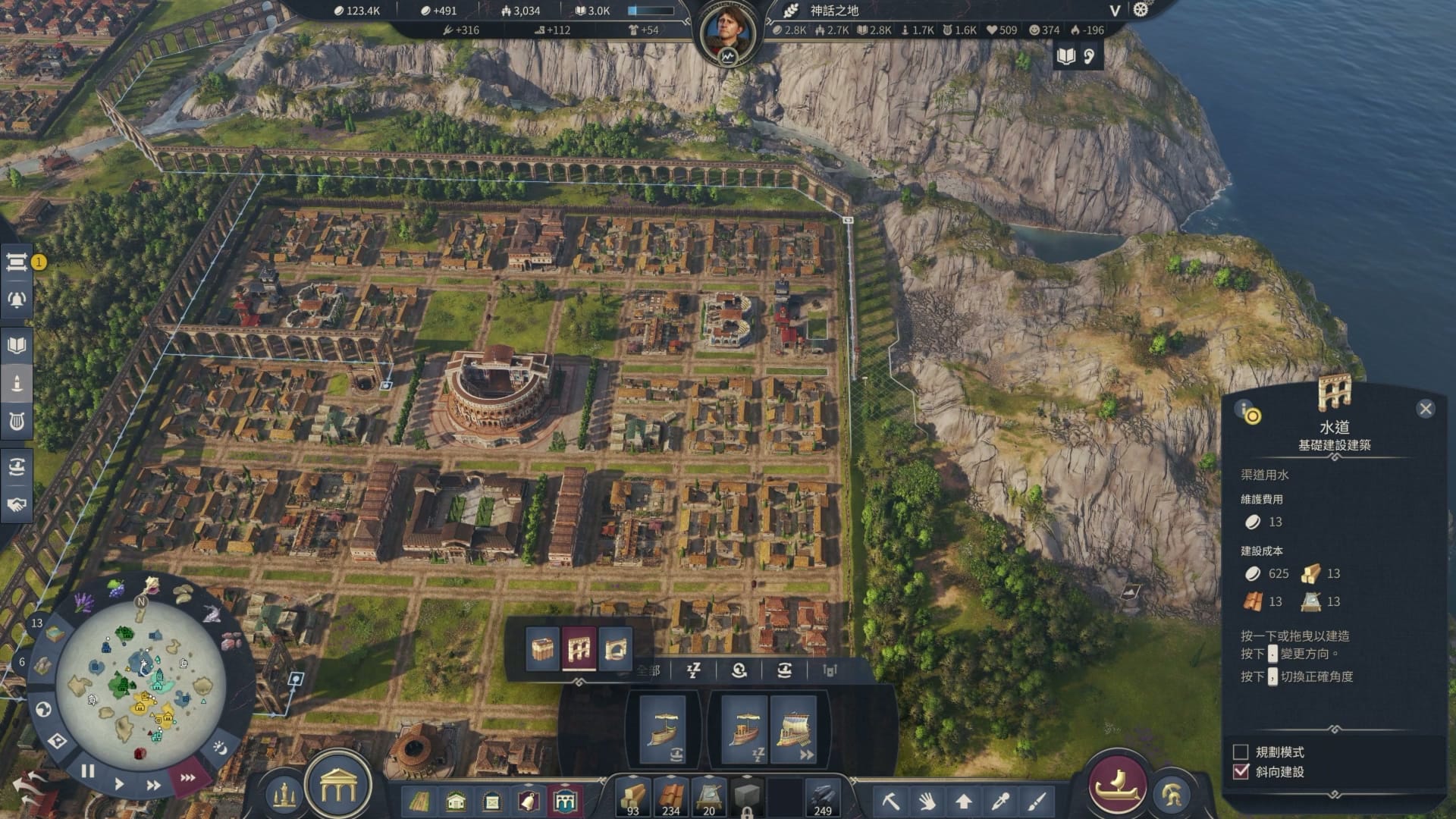Activate the pickaxe demolish tool
1456x819 pixels.
point(890,800)
